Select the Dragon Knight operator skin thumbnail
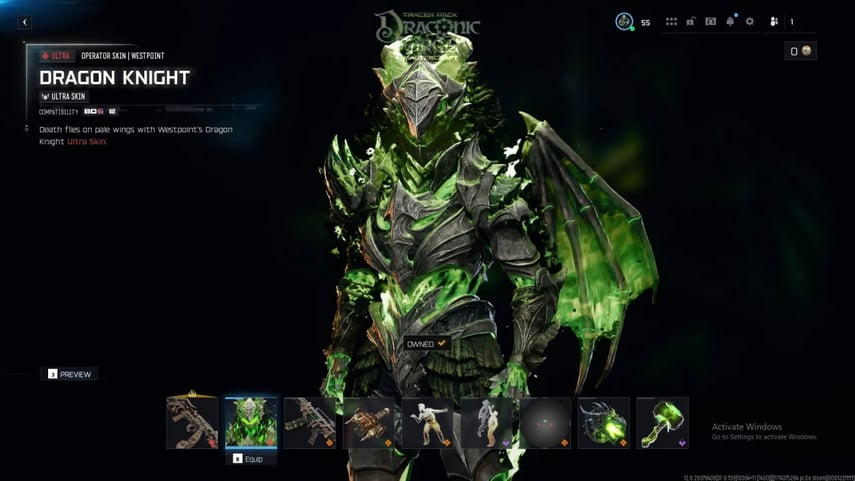The image size is (855, 481). [251, 422]
